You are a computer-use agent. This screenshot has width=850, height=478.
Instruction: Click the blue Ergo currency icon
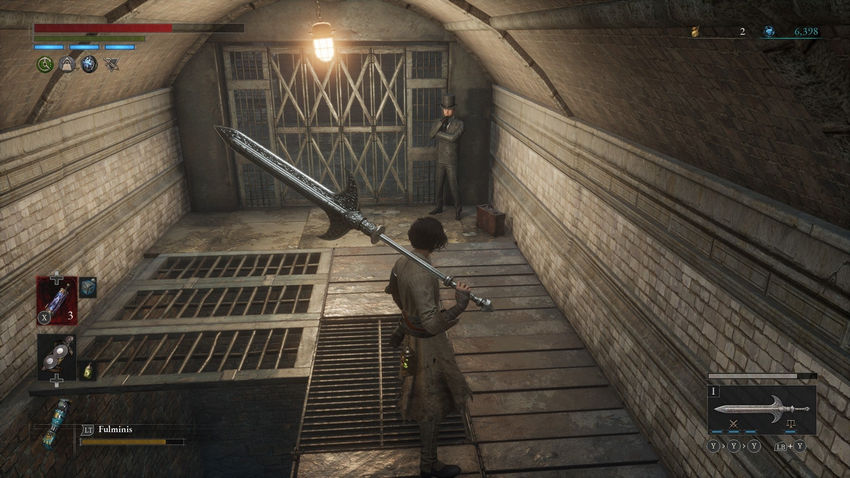pos(768,32)
